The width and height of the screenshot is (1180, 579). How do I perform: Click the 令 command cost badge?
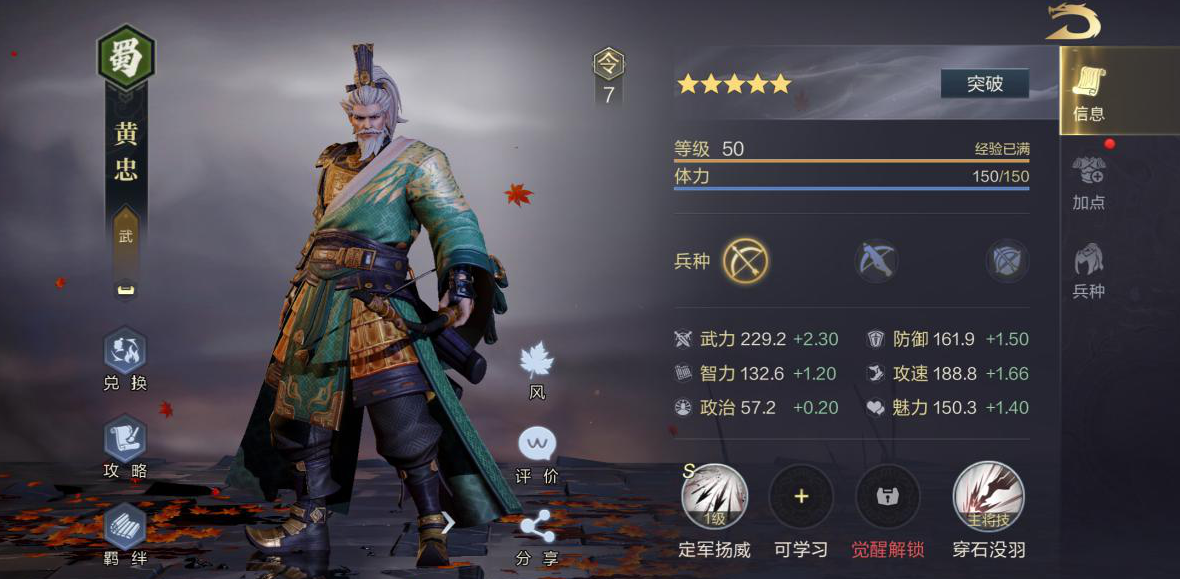(x=608, y=76)
